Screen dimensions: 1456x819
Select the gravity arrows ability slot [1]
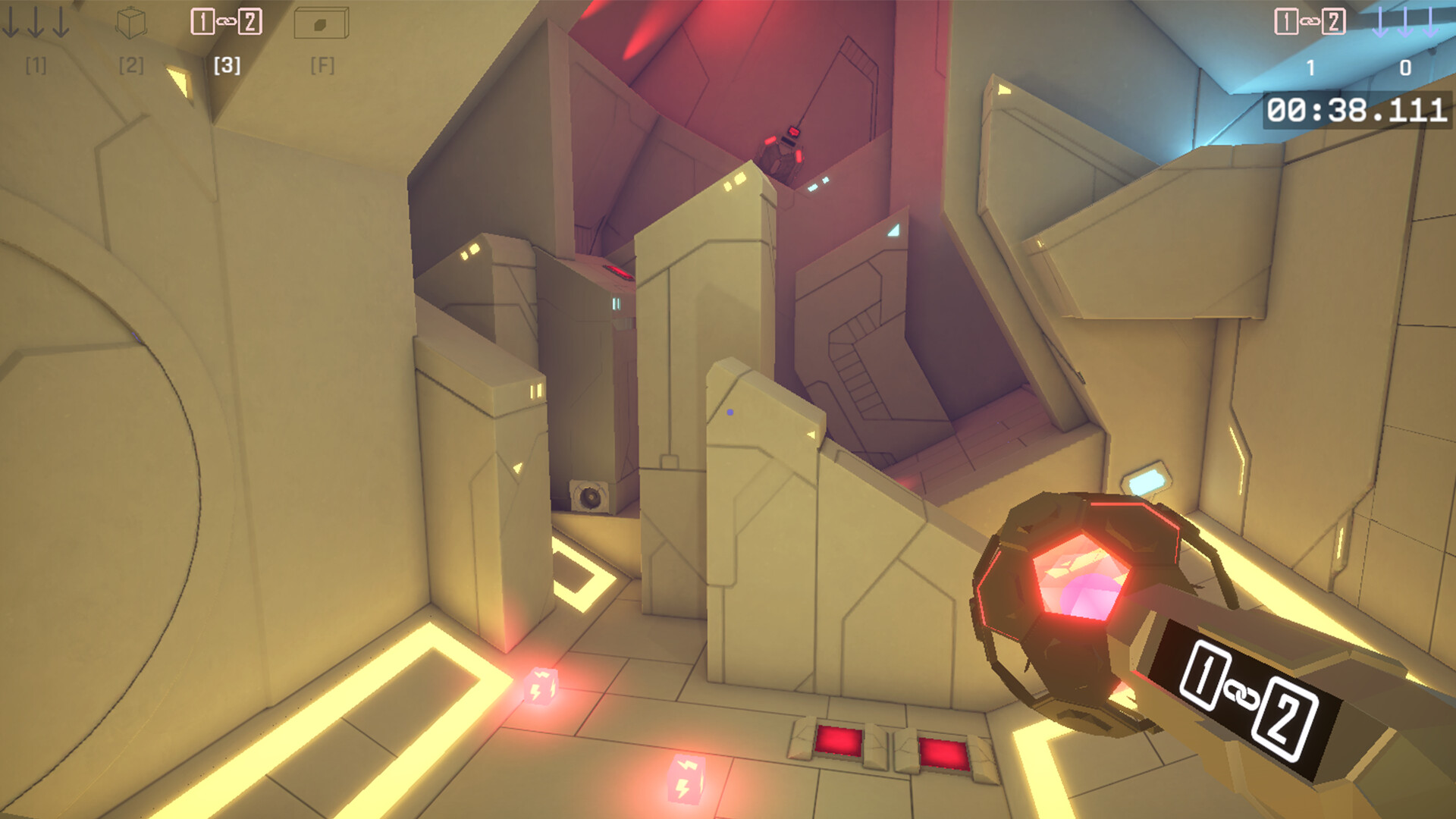35,23
